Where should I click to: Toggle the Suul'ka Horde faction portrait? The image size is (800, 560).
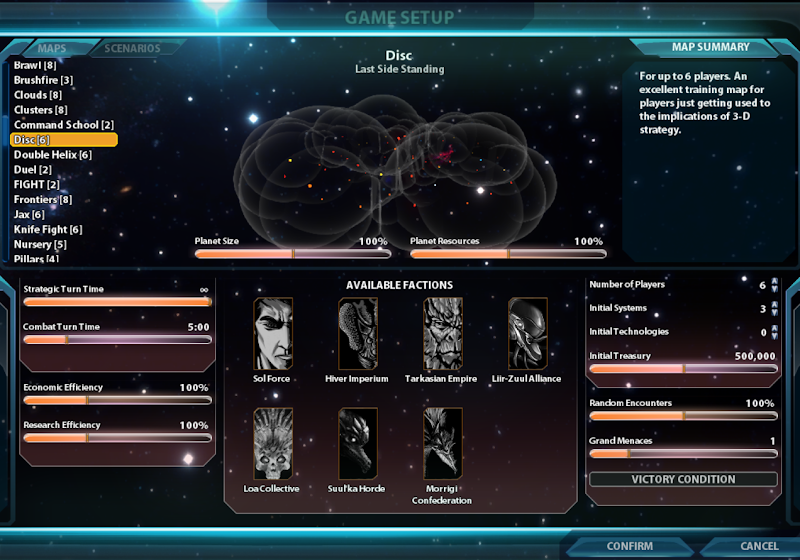(358, 444)
